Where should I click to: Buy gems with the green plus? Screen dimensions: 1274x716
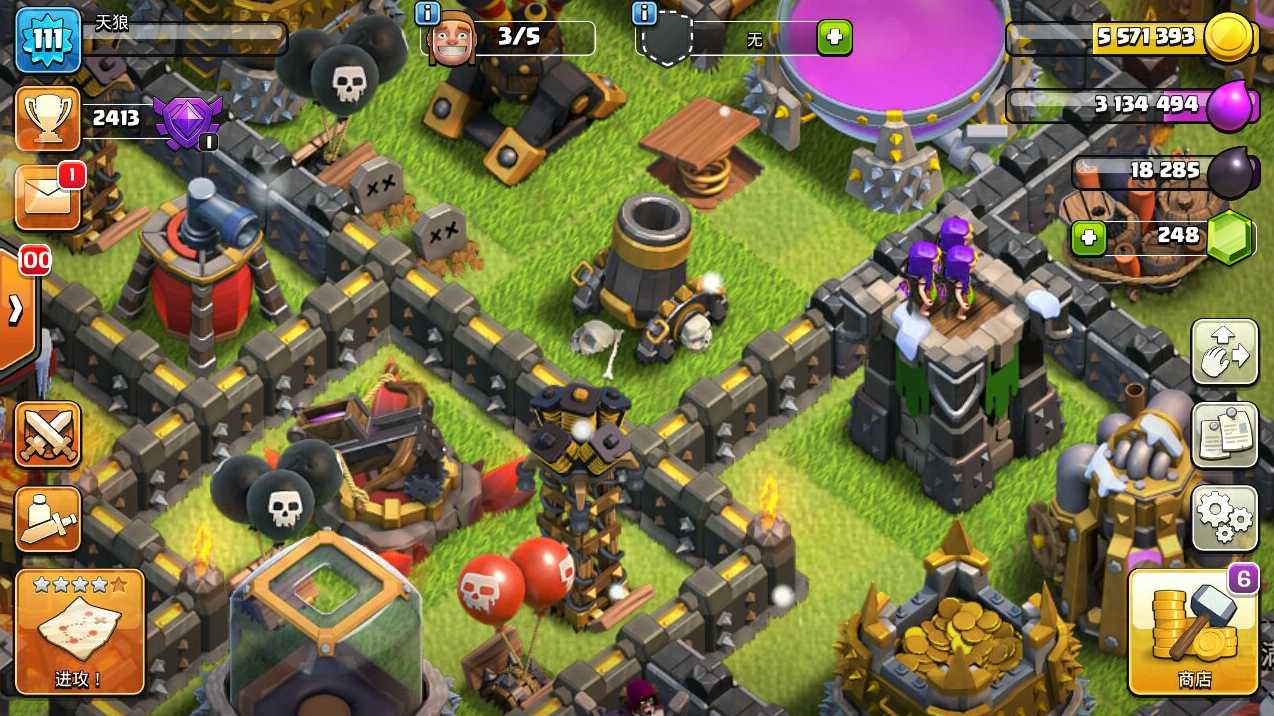(1089, 238)
